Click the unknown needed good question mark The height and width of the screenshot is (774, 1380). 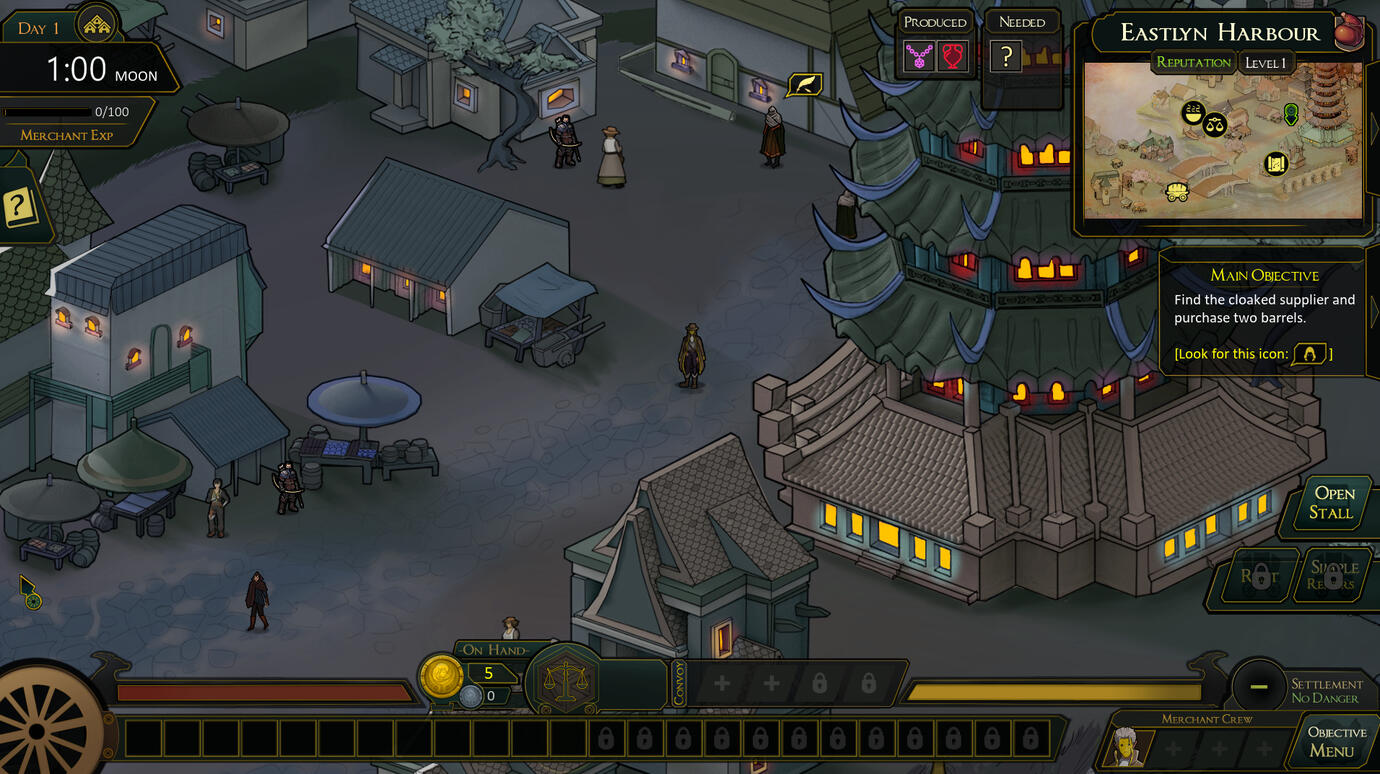click(1006, 57)
